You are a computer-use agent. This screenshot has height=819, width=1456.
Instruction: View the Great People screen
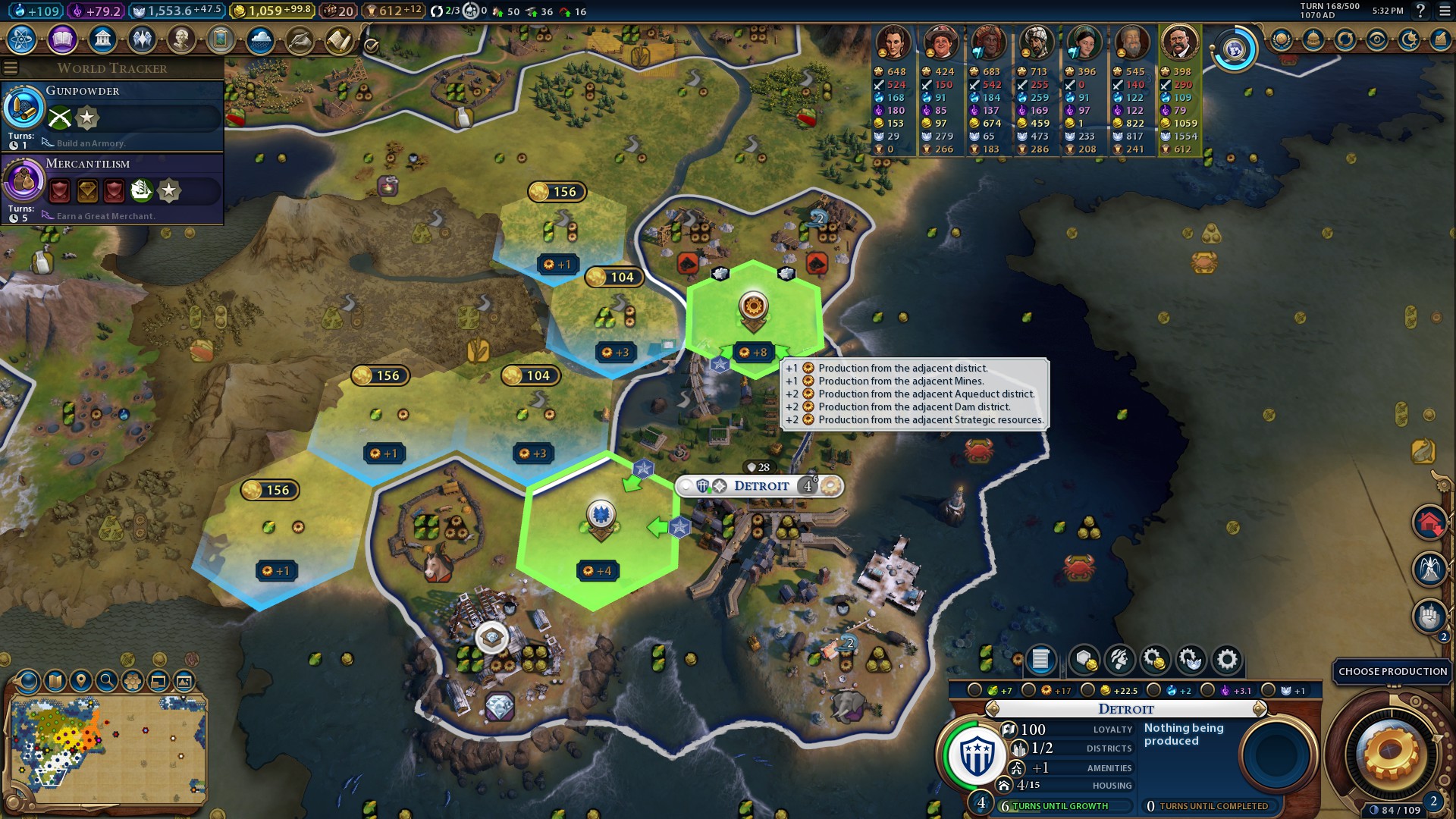tap(182, 39)
